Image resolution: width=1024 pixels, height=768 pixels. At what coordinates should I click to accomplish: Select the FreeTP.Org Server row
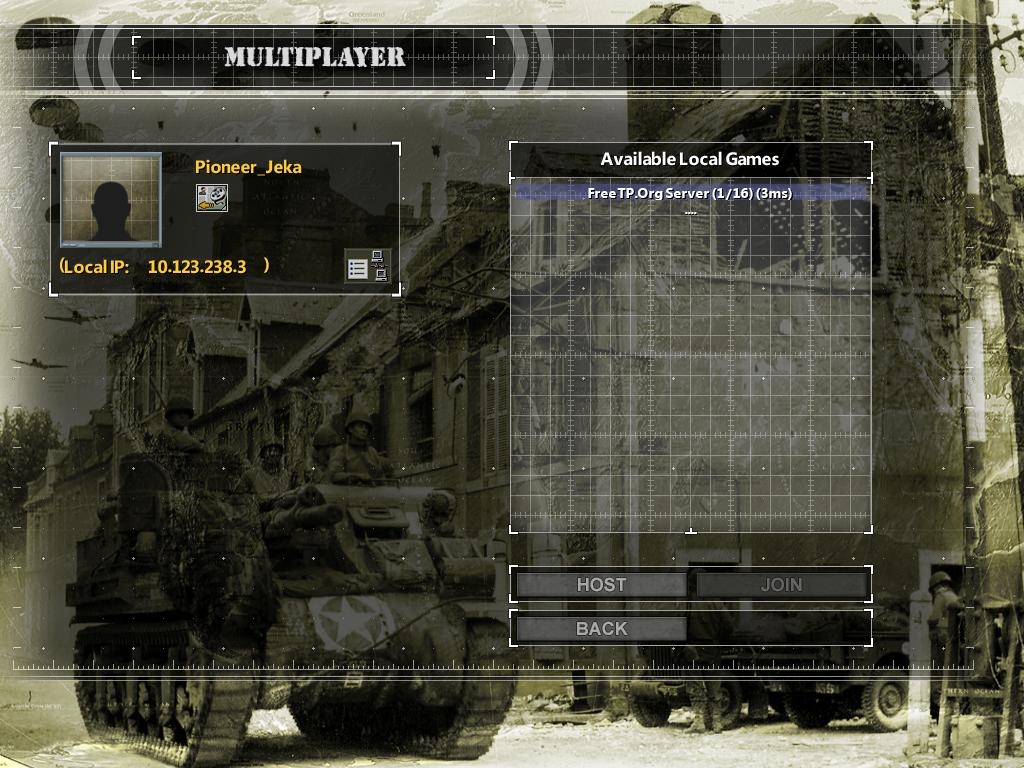(x=689, y=193)
